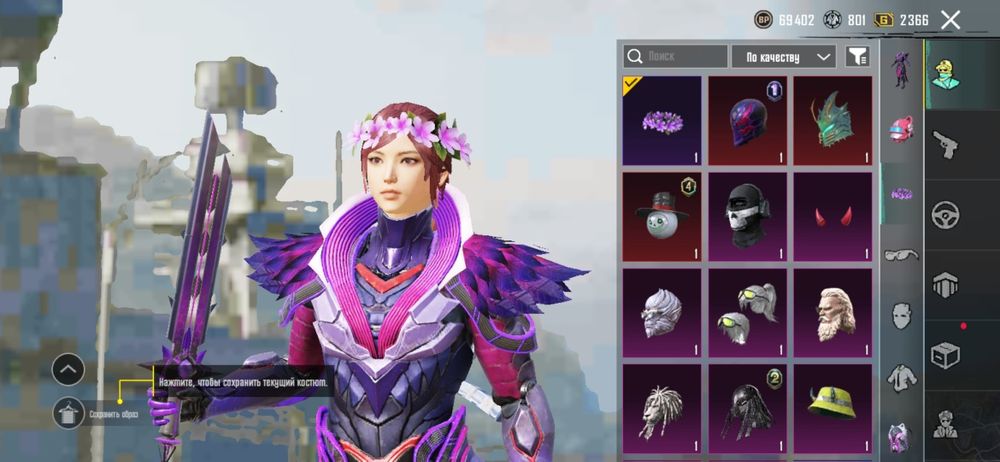Choose the red devil horns item
The image size is (1000, 462).
[x=833, y=217]
